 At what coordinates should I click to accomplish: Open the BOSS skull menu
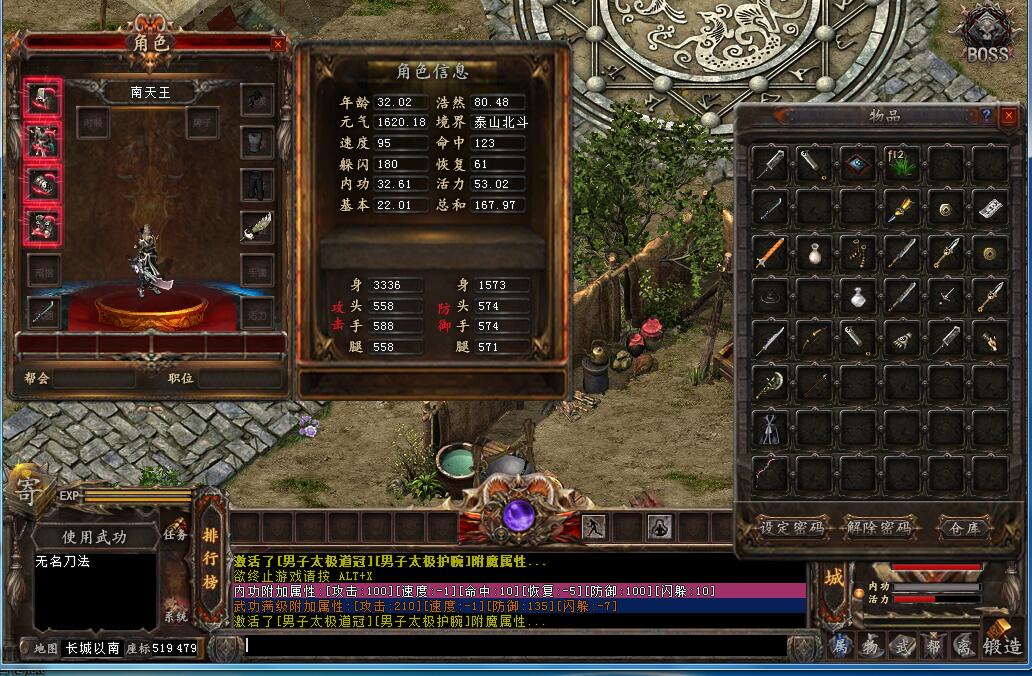(986, 36)
